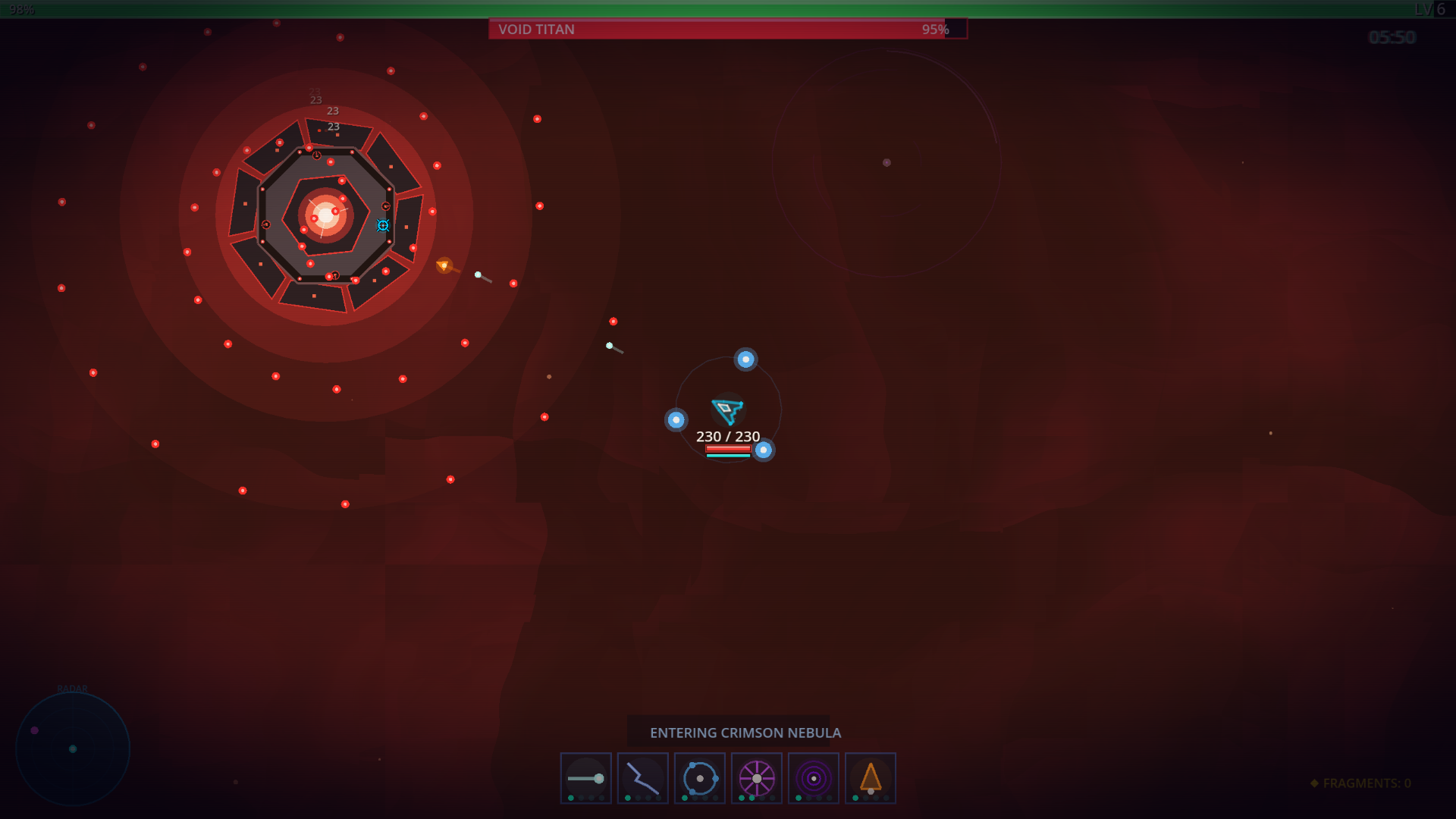Select the straight projectile weapon slot
Image resolution: width=1456 pixels, height=819 pixels.
(x=585, y=777)
